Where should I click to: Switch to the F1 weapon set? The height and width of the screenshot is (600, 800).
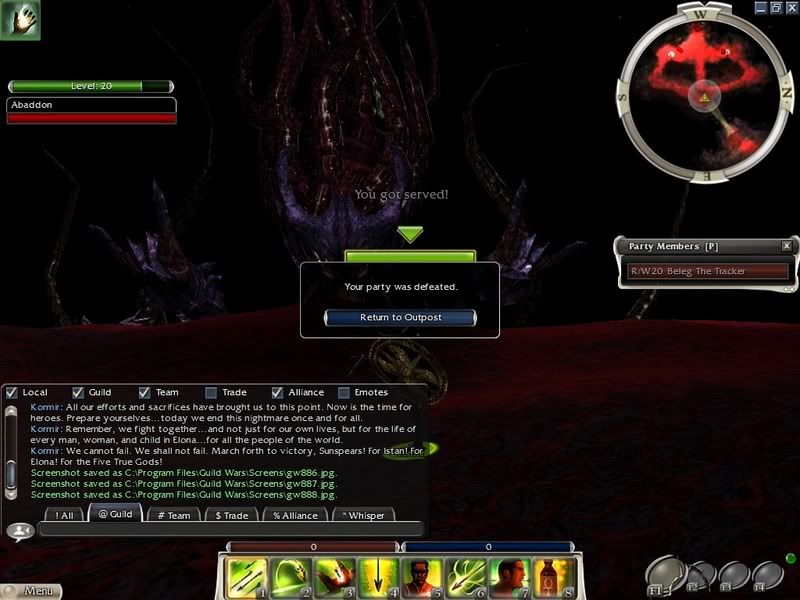pos(662,574)
